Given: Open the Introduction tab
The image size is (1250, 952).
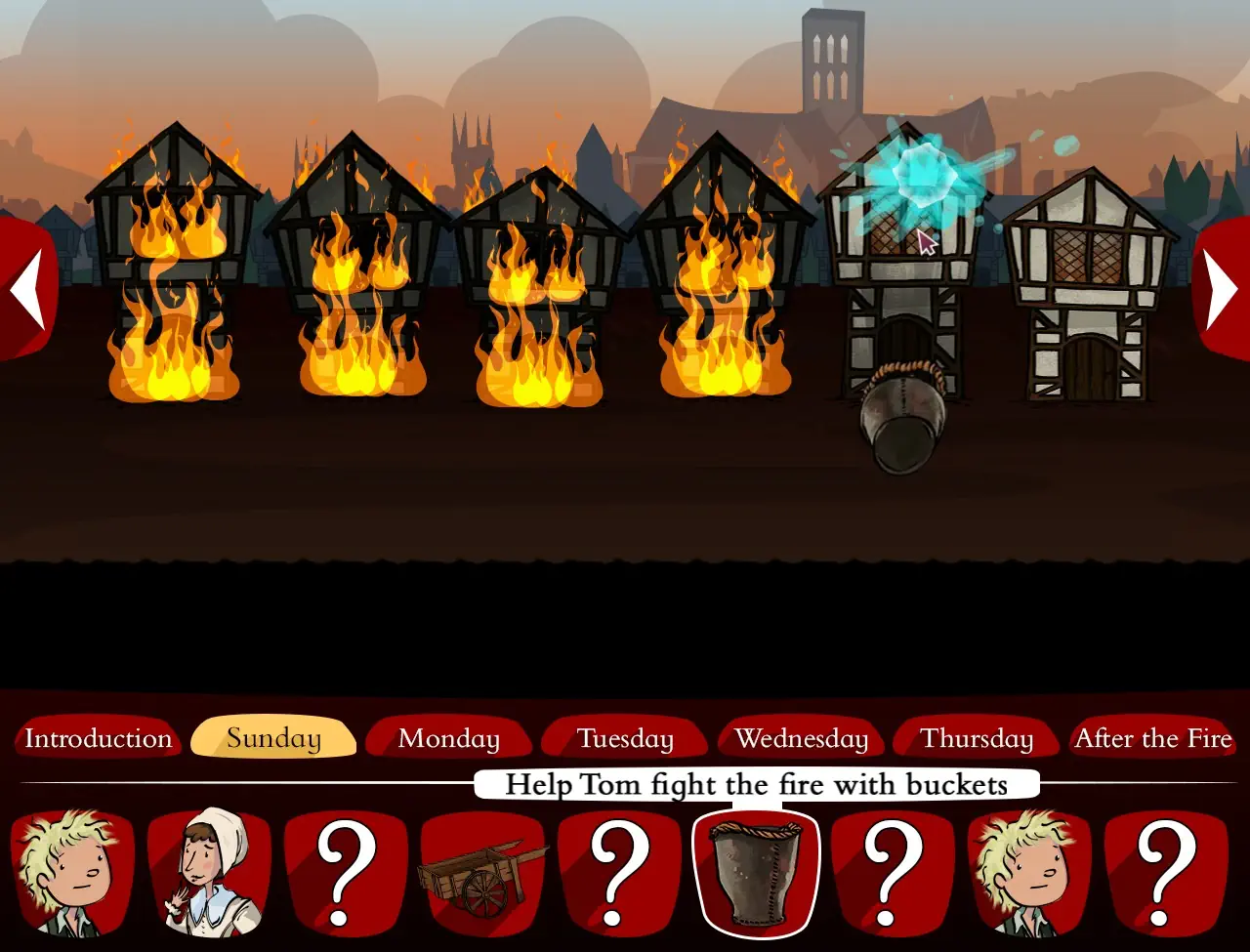Looking at the screenshot, I should pos(97,739).
